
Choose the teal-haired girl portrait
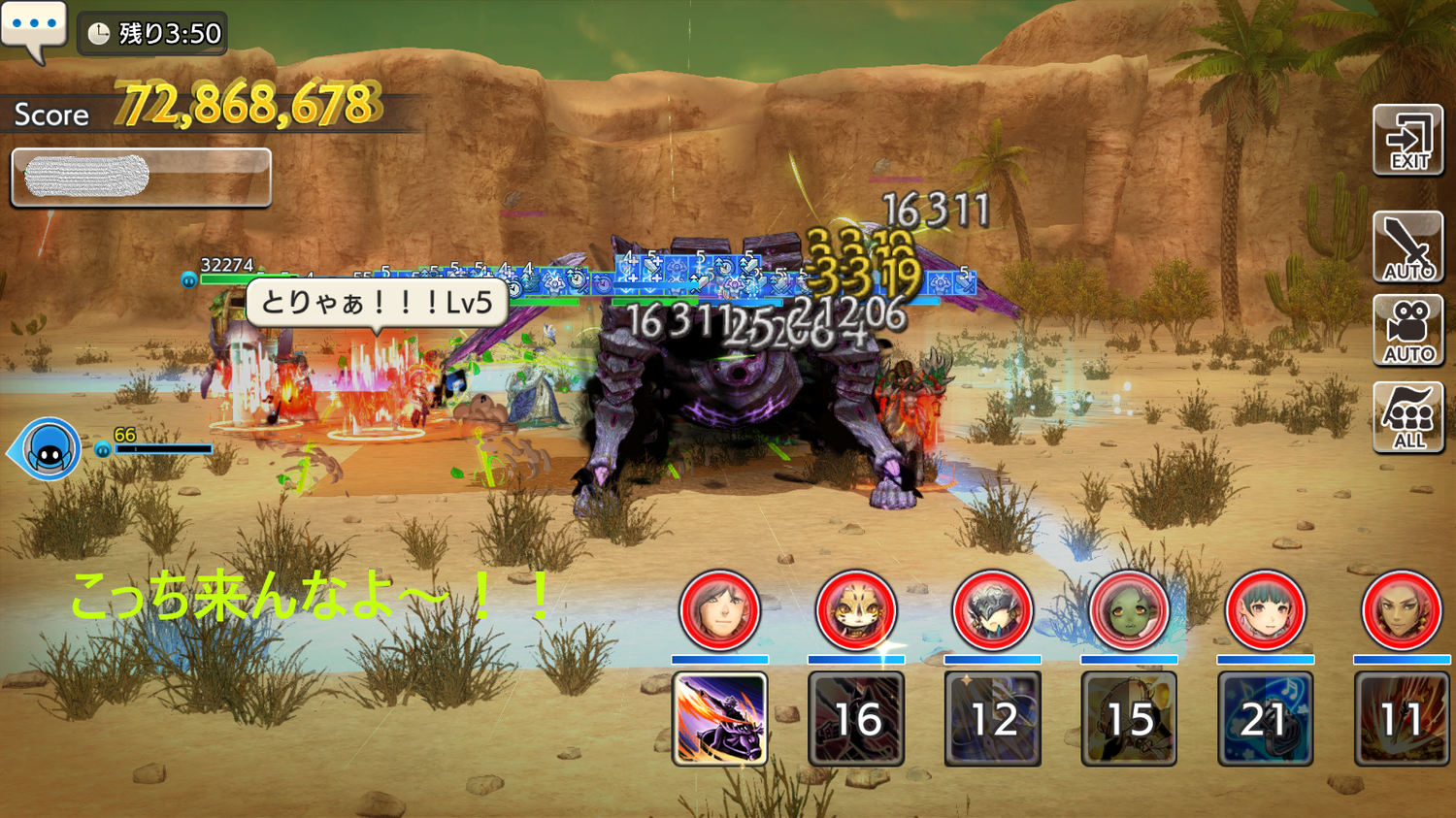pyautogui.click(x=1266, y=610)
